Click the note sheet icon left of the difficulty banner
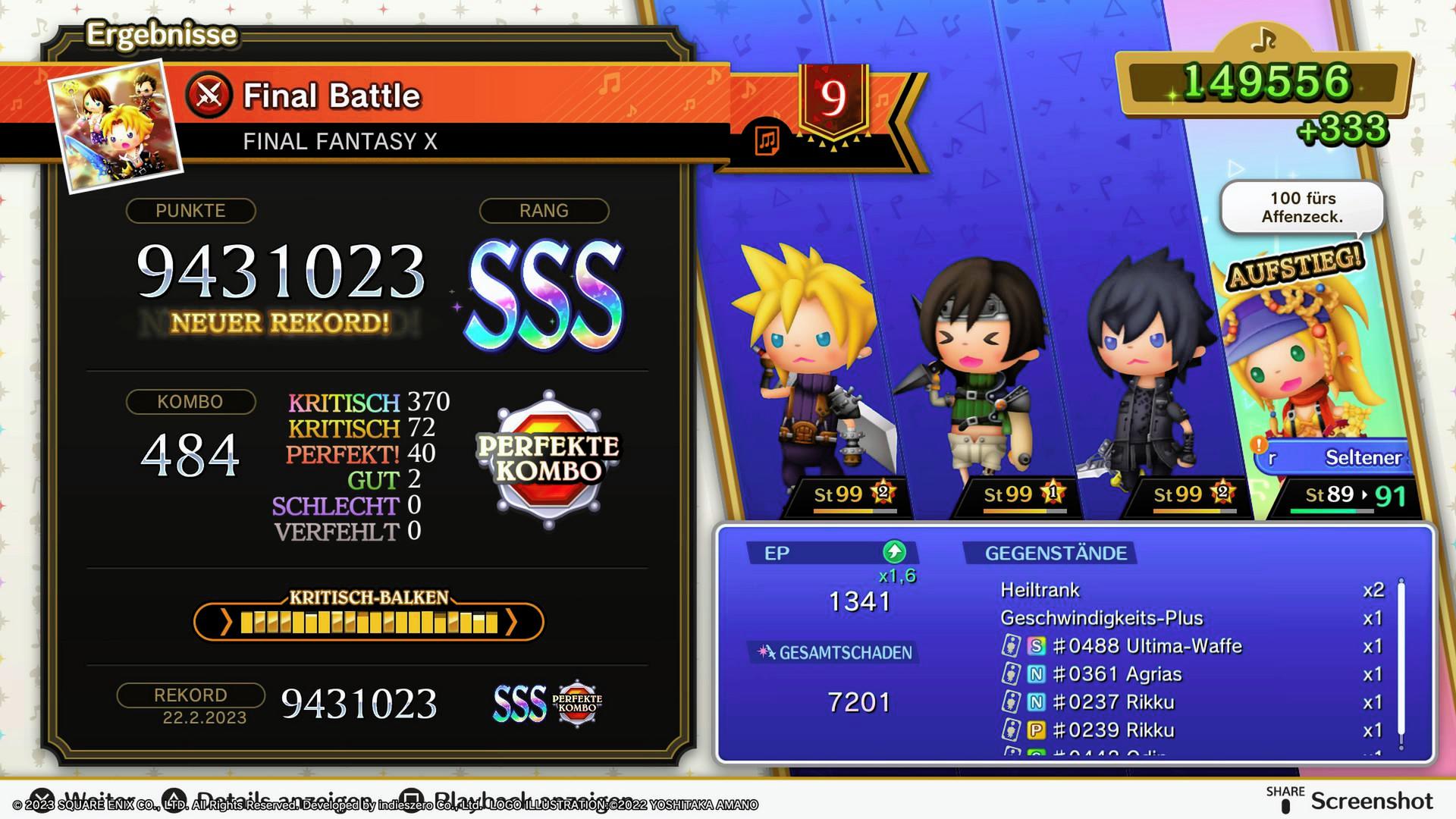This screenshot has height=819, width=1456. tap(768, 140)
